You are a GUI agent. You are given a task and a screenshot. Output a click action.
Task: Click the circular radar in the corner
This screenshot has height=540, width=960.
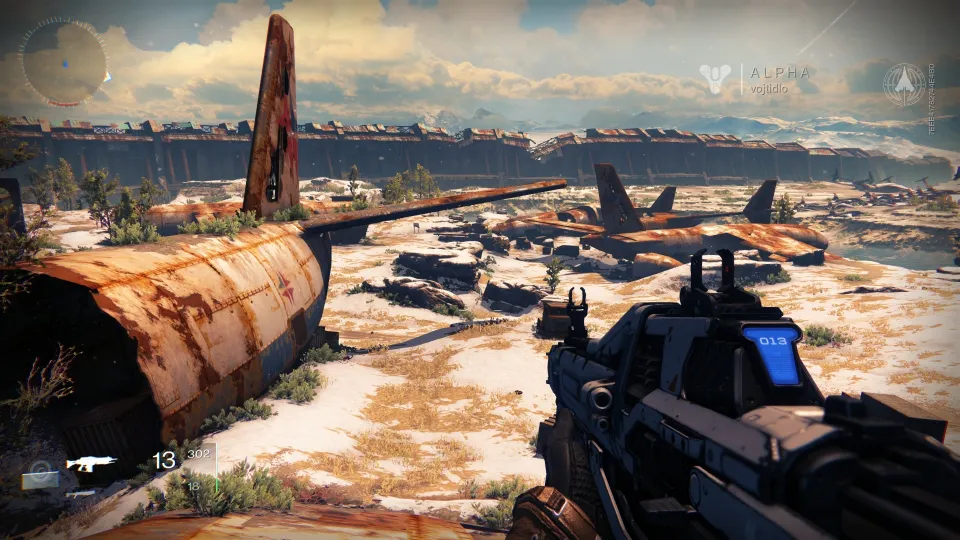63,62
